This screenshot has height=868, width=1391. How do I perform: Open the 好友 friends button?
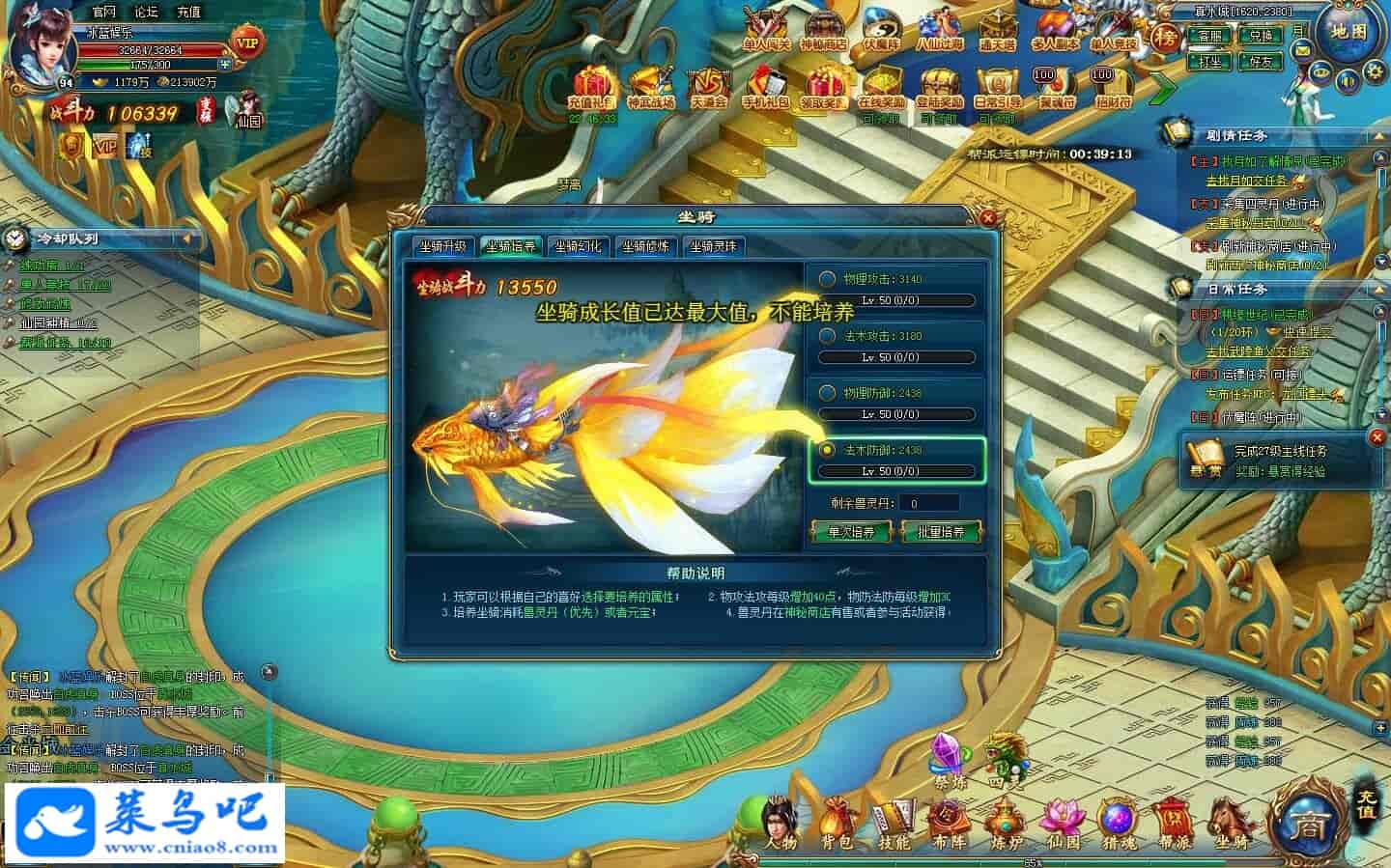(1262, 61)
